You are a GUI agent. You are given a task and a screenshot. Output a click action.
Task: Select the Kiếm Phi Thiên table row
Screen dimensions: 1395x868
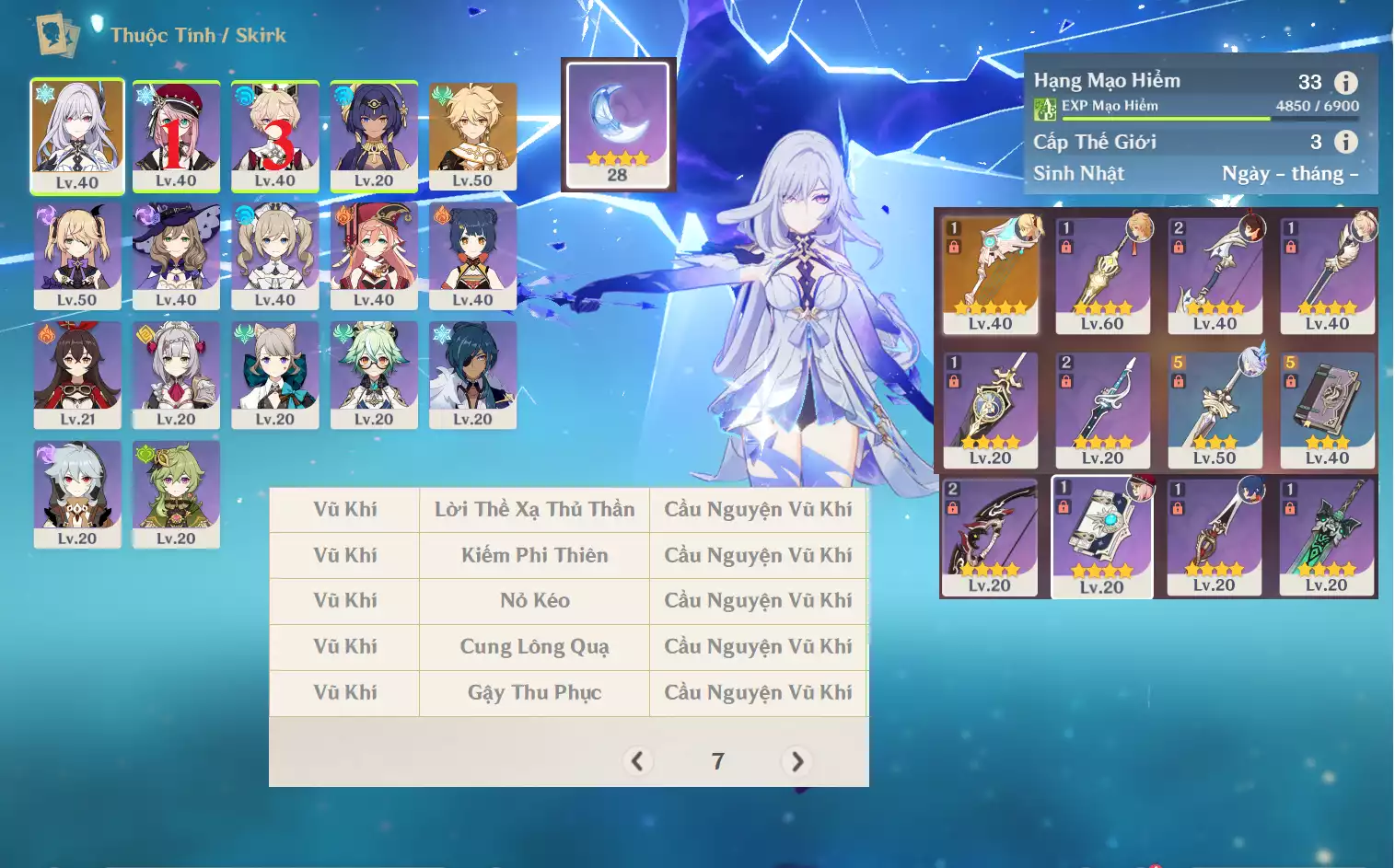[x=534, y=555]
